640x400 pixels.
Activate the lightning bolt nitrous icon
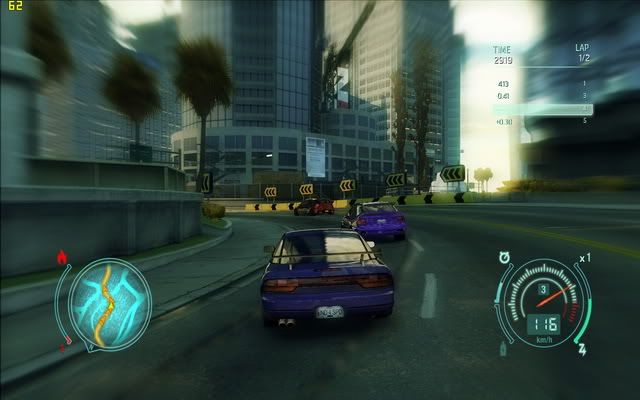coord(581,350)
